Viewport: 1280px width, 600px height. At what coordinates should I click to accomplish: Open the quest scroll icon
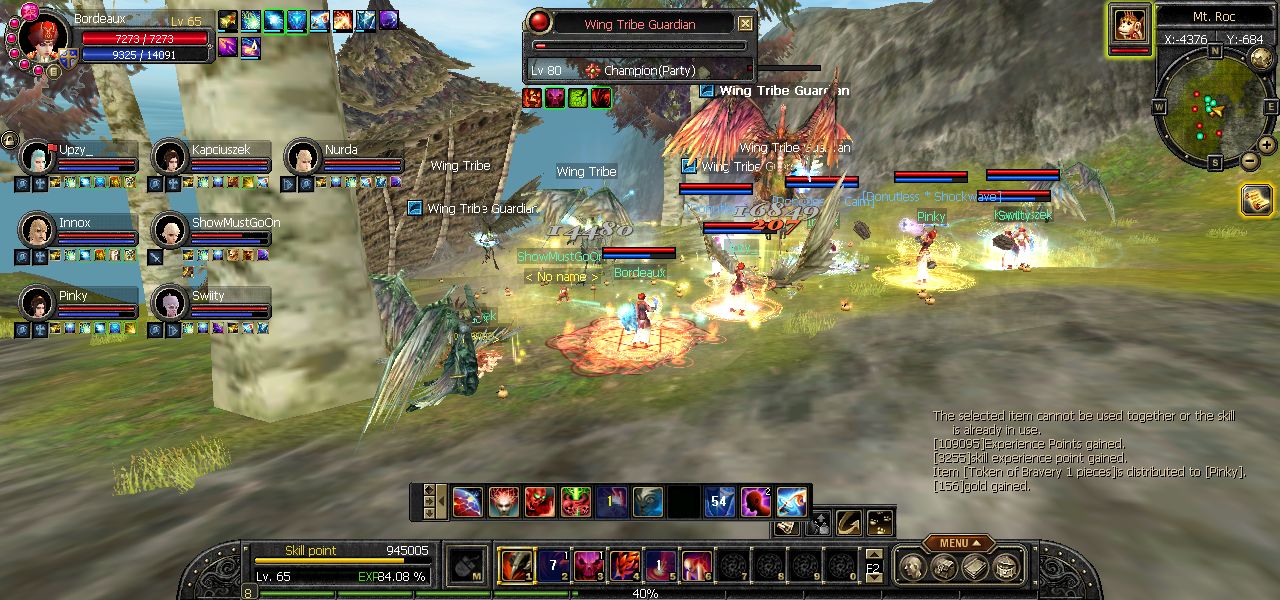point(1256,200)
